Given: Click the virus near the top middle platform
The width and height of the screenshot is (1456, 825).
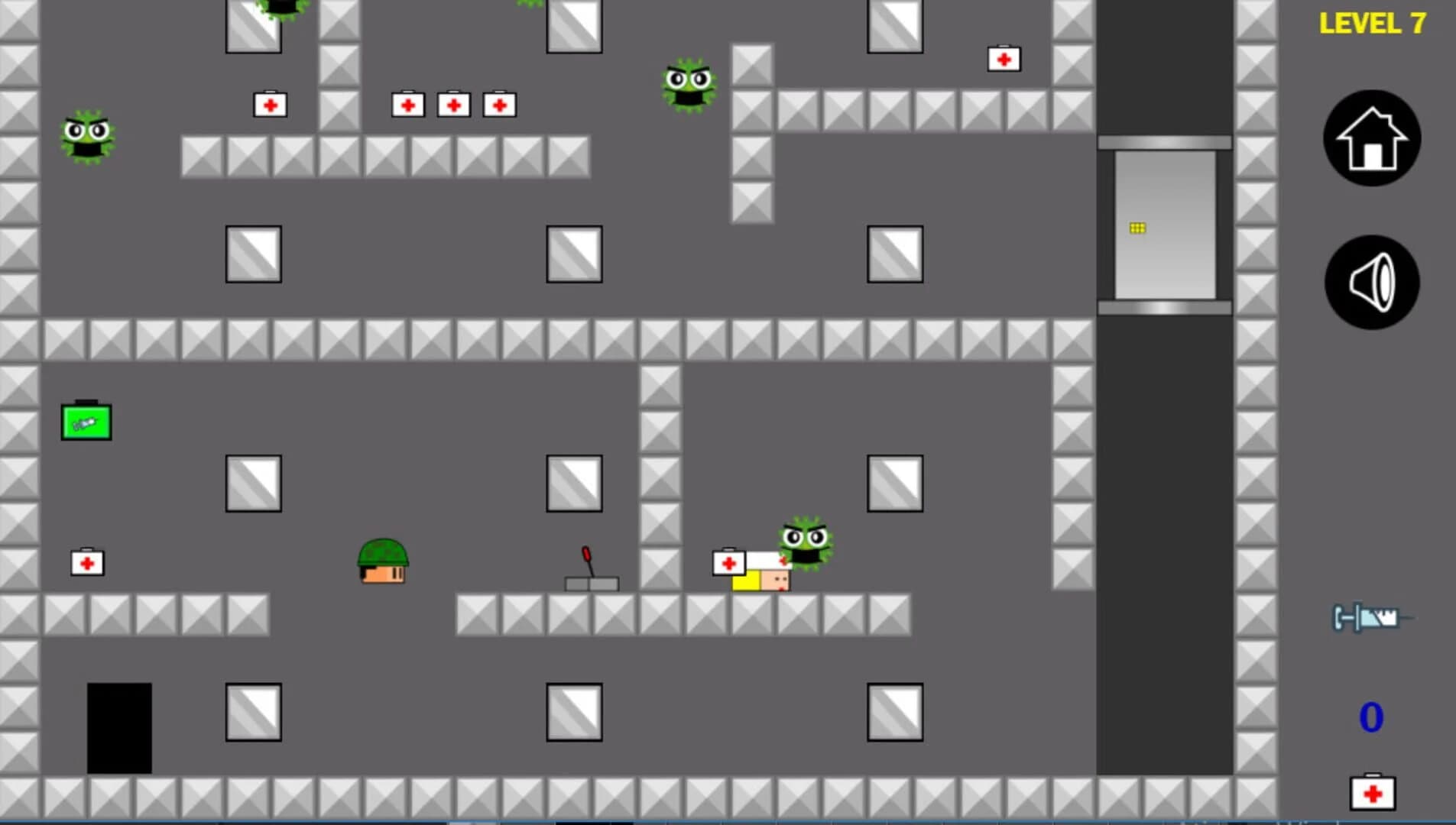Looking at the screenshot, I should click(x=688, y=86).
